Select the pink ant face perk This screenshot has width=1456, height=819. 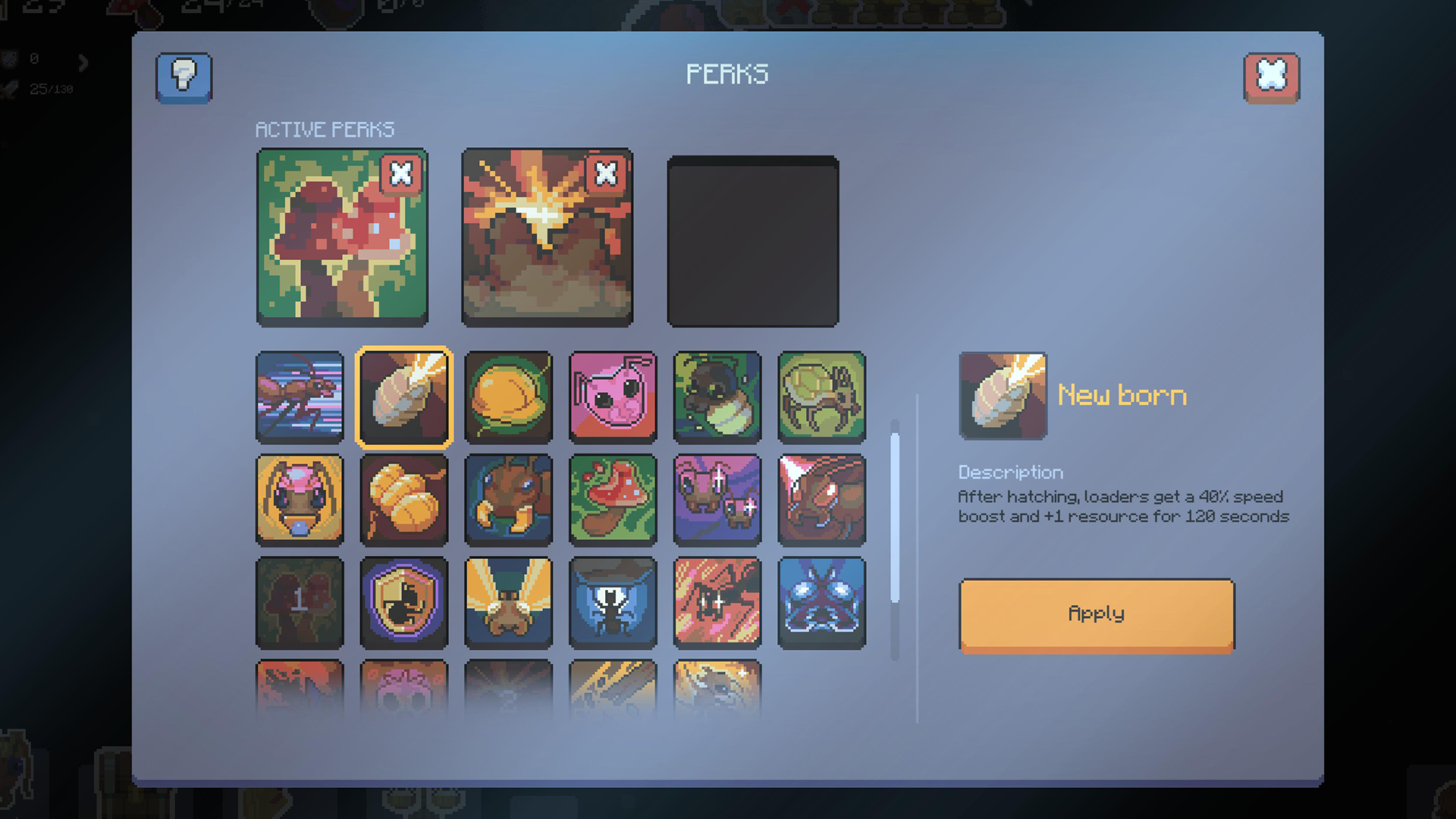pos(613,397)
